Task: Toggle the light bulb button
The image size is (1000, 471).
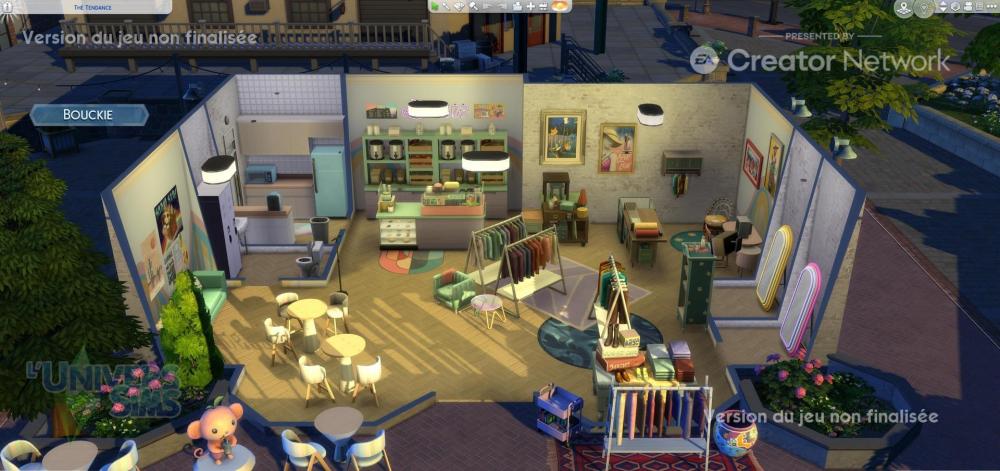Action: pyautogui.click(x=924, y=8)
